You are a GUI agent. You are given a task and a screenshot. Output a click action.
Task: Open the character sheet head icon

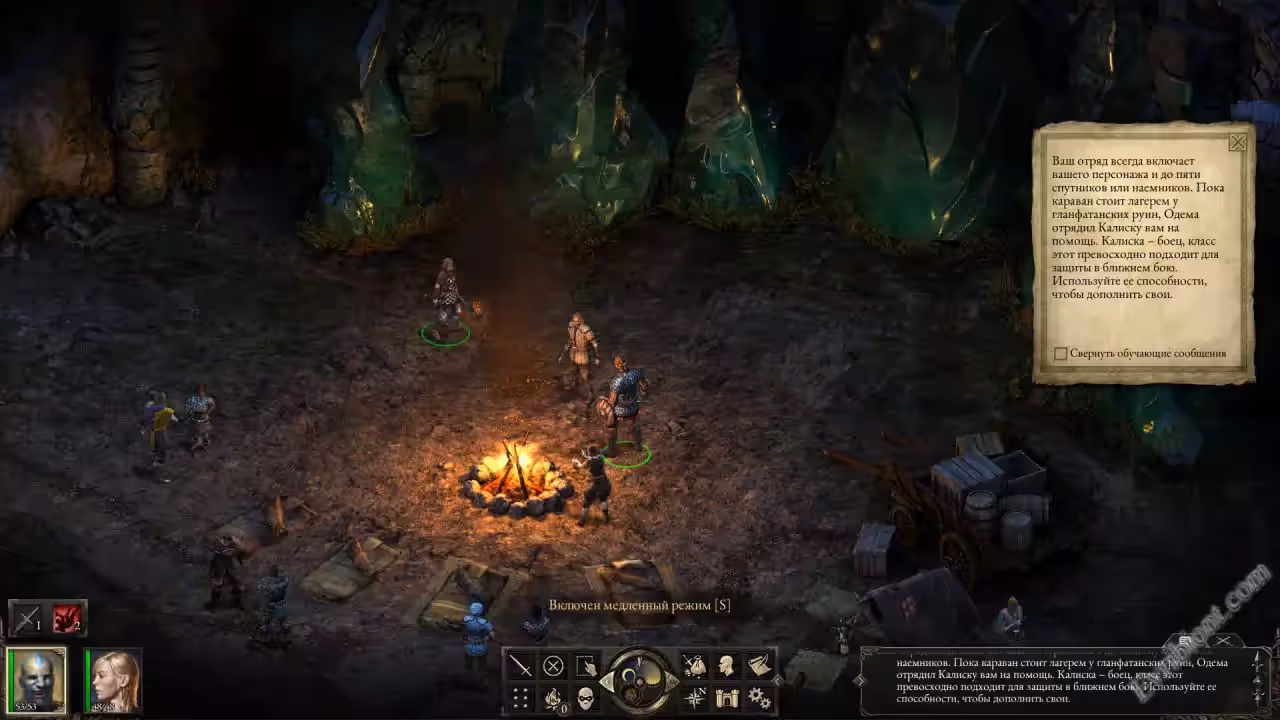tap(727, 665)
